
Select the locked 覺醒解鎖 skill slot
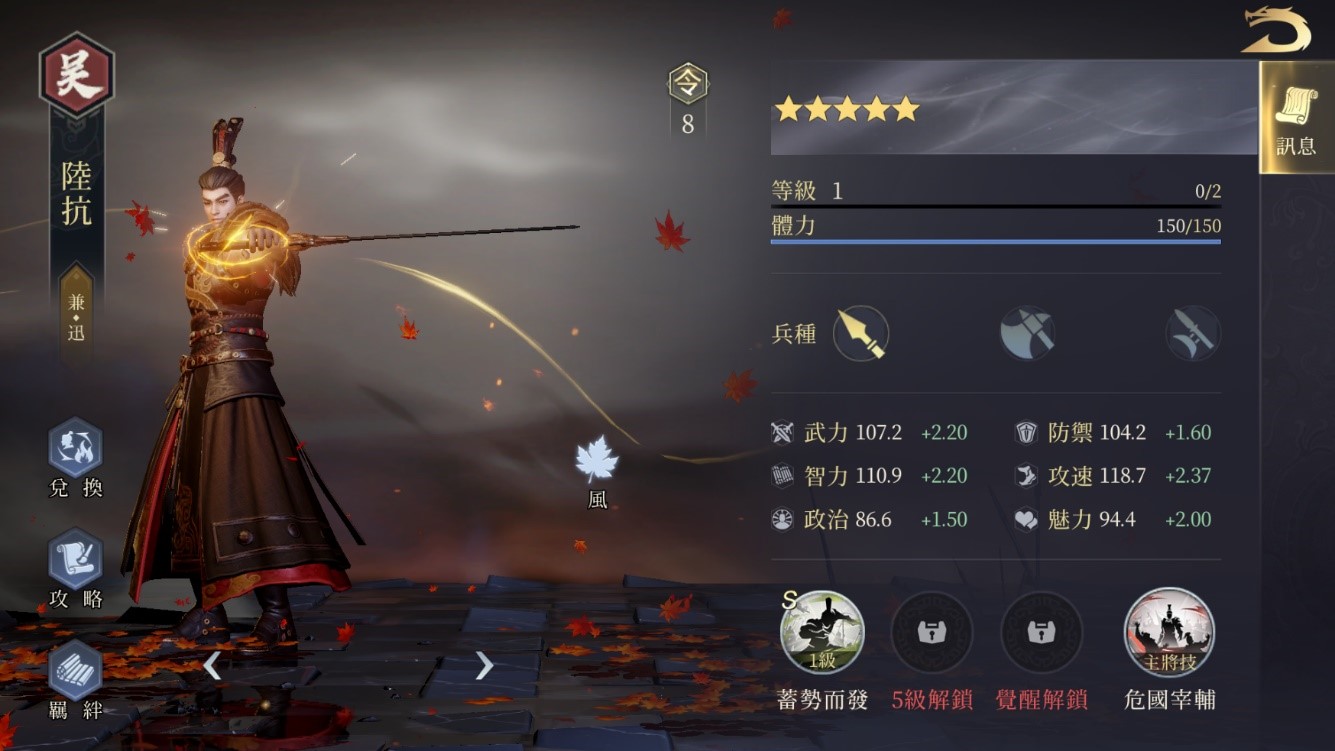[x=1041, y=632]
